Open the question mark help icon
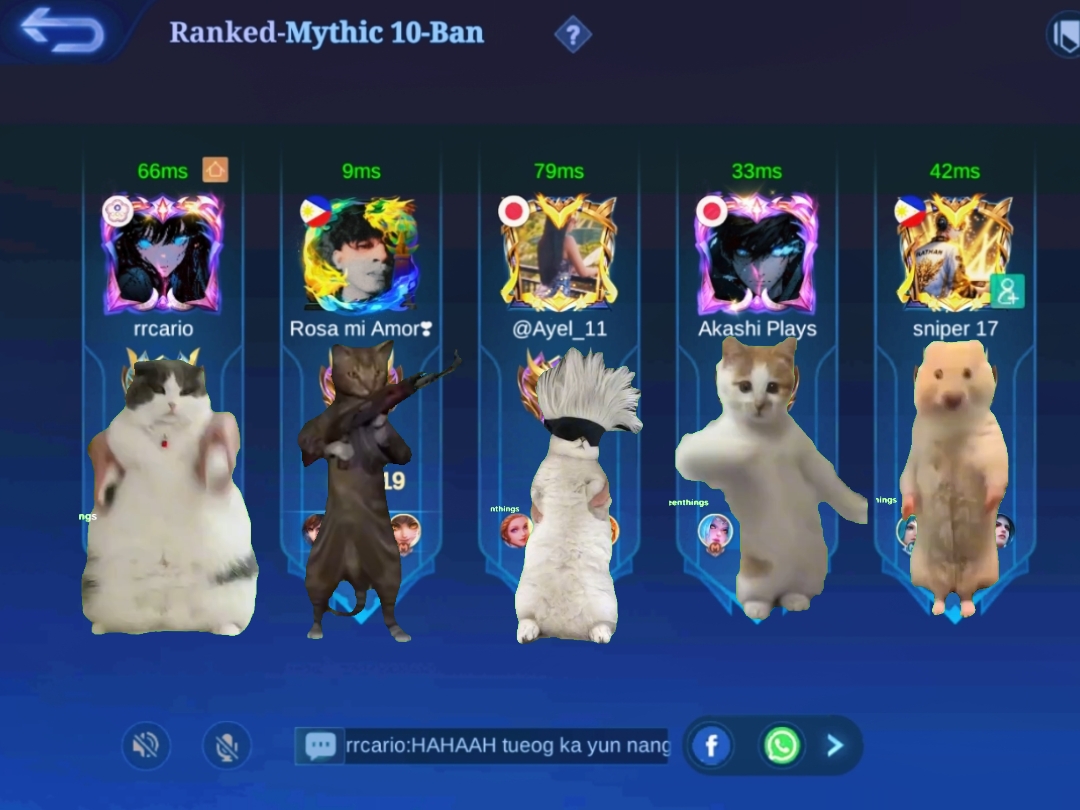This screenshot has width=1080, height=810. point(573,36)
